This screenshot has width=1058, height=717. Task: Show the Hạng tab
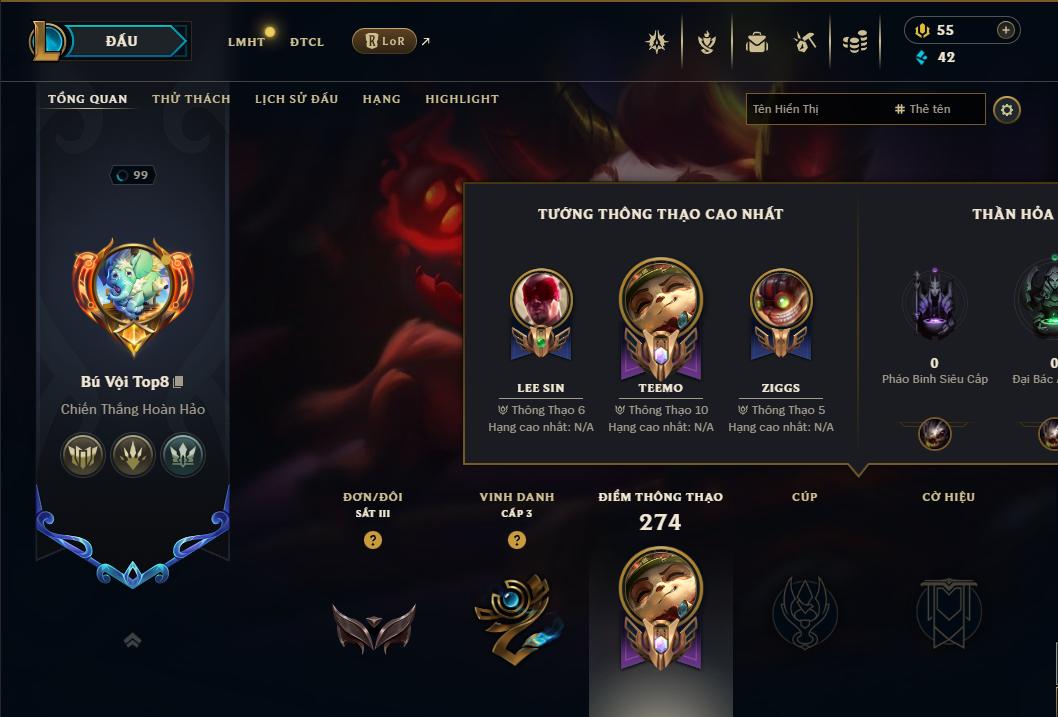(x=381, y=99)
